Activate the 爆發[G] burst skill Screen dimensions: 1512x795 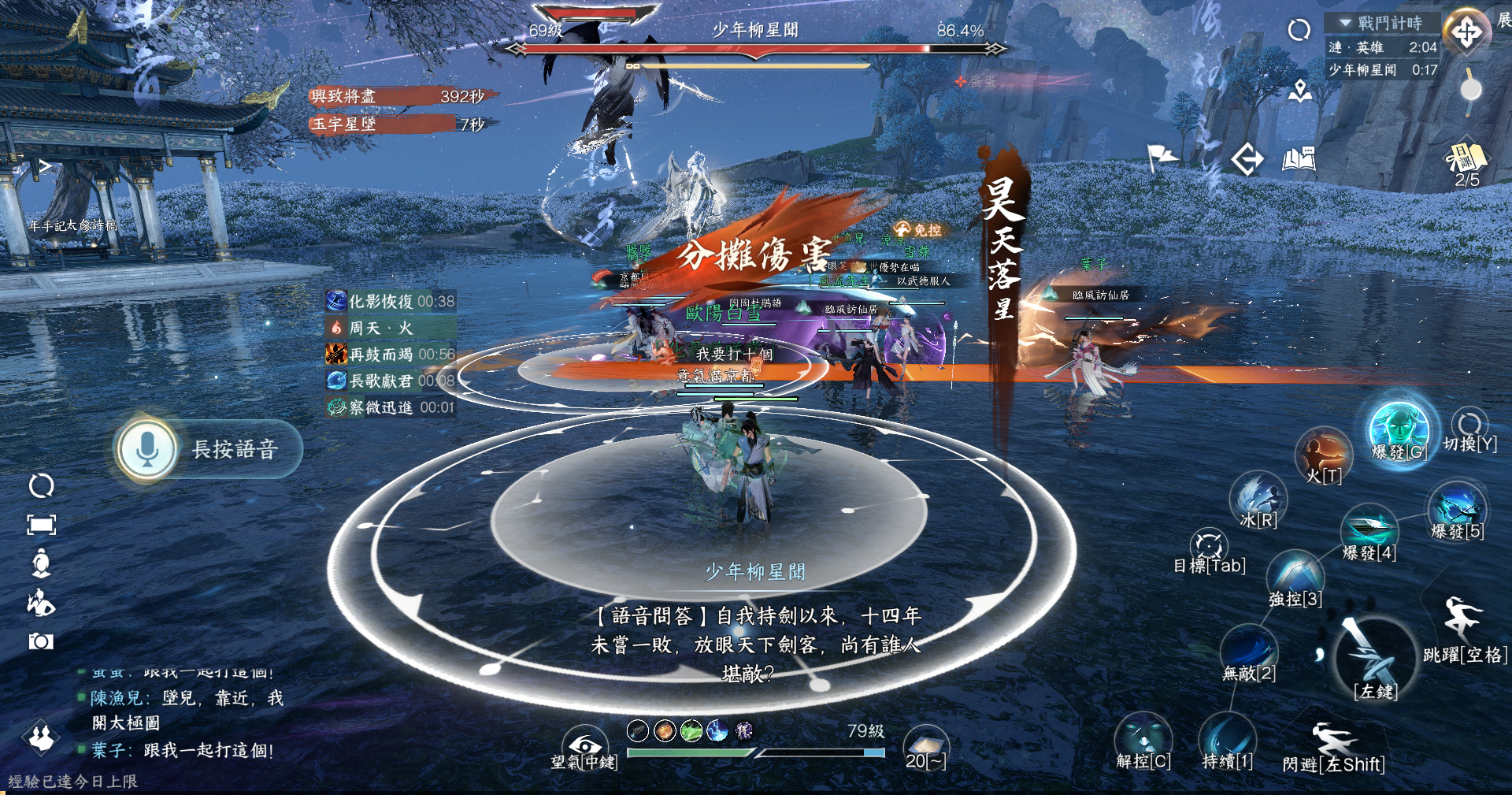click(x=1399, y=428)
